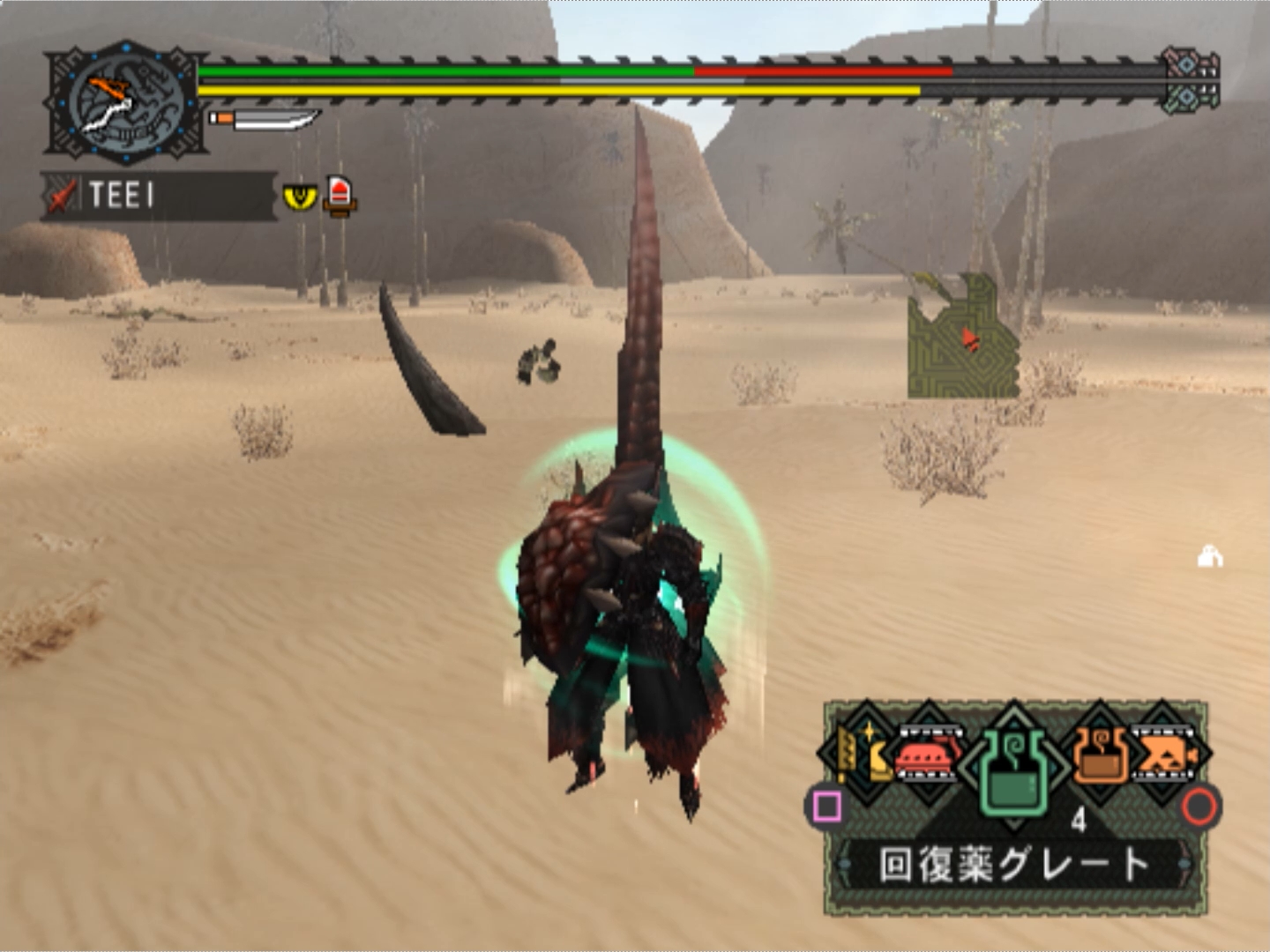The image size is (1270, 952).
Task: Open the green area minimap
Action: click(x=963, y=337)
